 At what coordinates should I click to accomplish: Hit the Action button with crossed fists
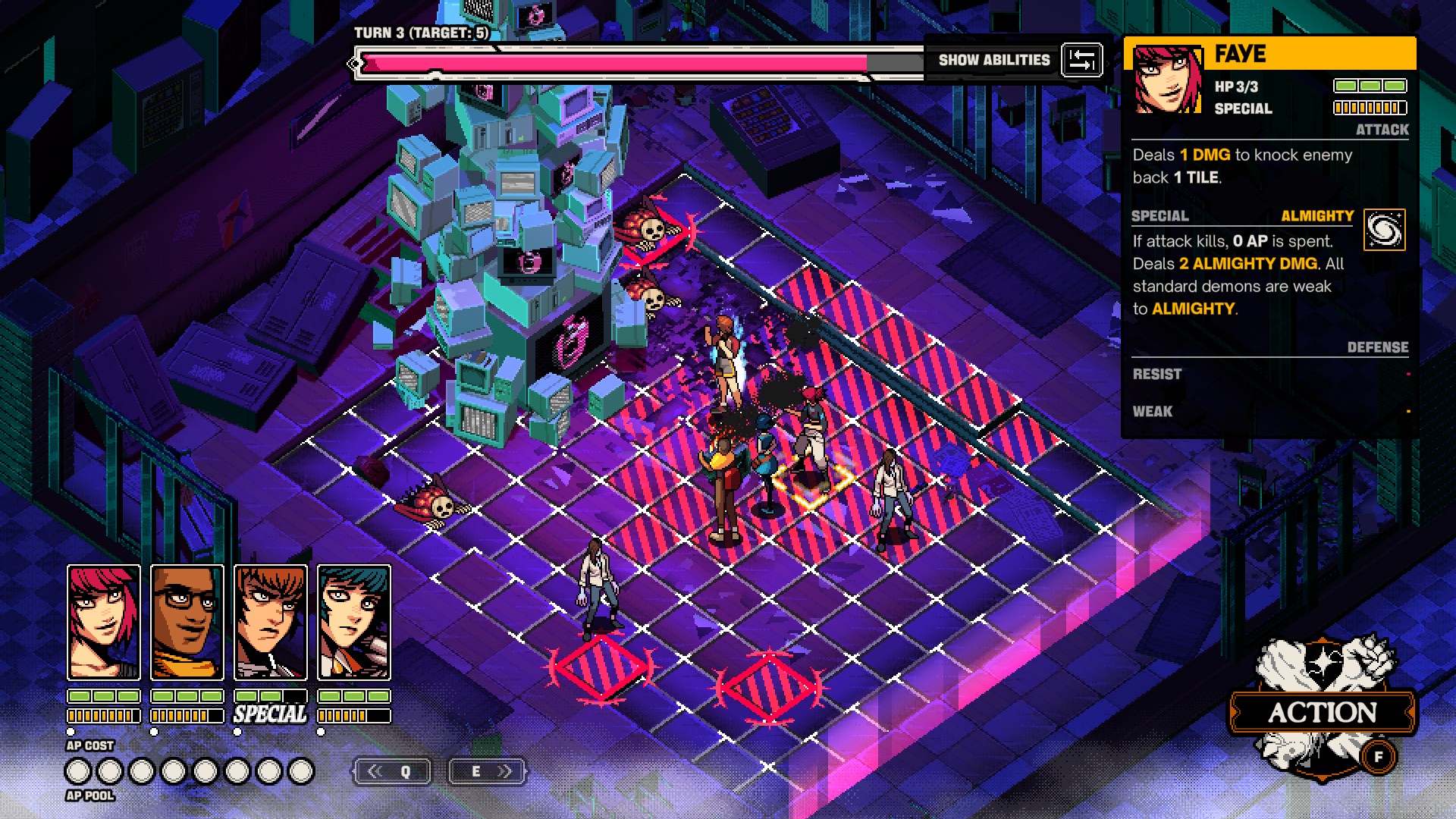pos(1323,712)
